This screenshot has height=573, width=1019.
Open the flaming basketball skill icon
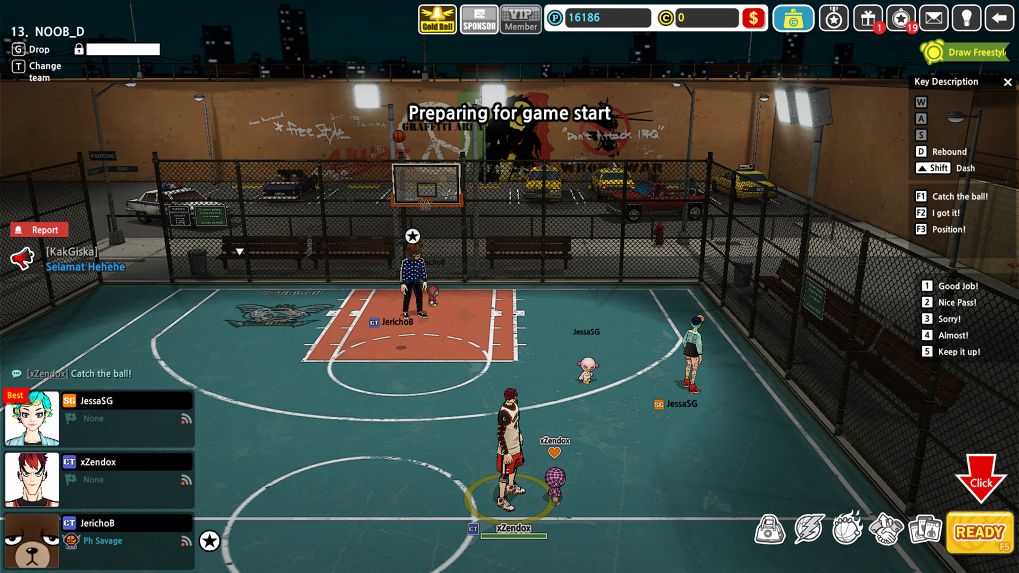click(x=848, y=529)
